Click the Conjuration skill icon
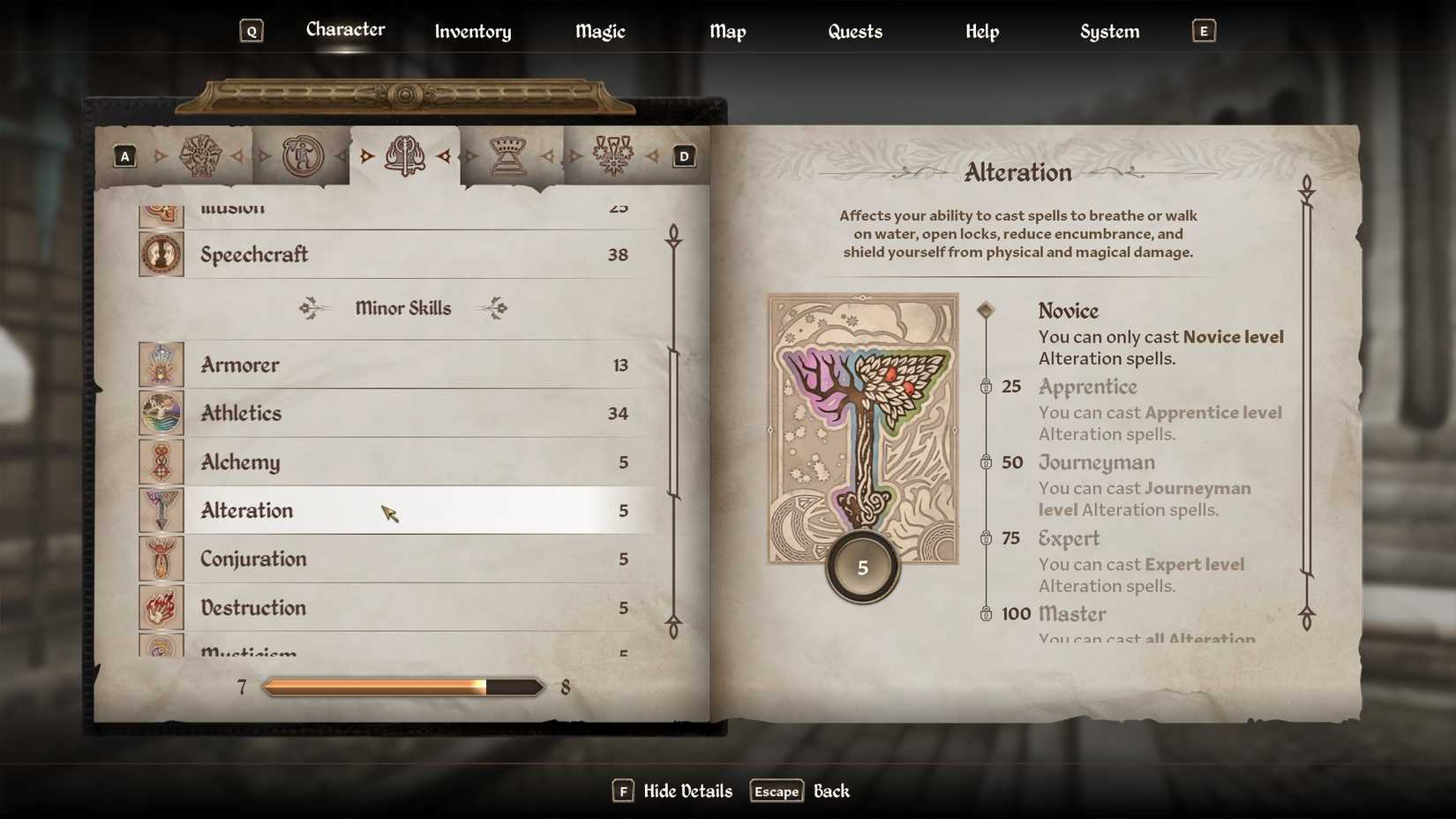The image size is (1456, 819). coord(161,559)
